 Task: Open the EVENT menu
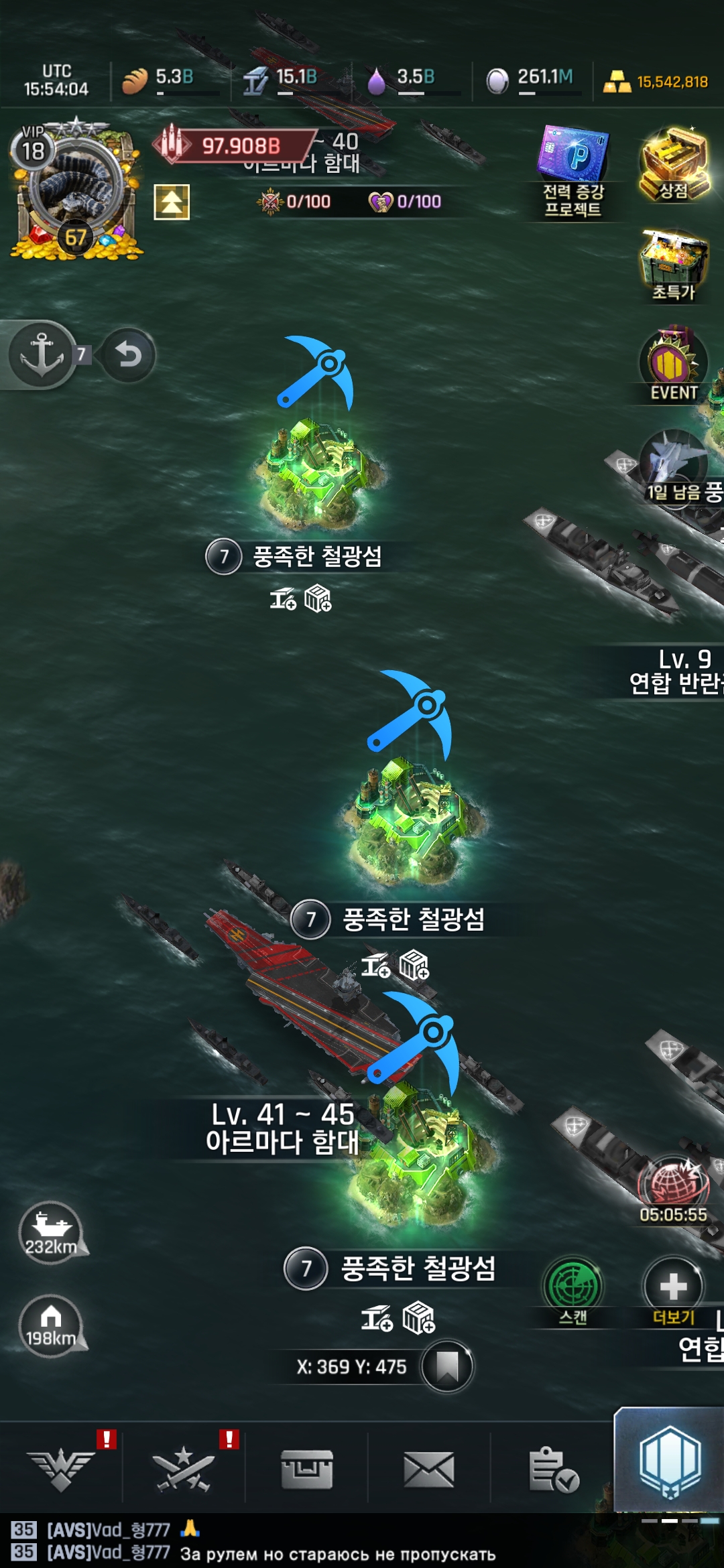pos(673,365)
